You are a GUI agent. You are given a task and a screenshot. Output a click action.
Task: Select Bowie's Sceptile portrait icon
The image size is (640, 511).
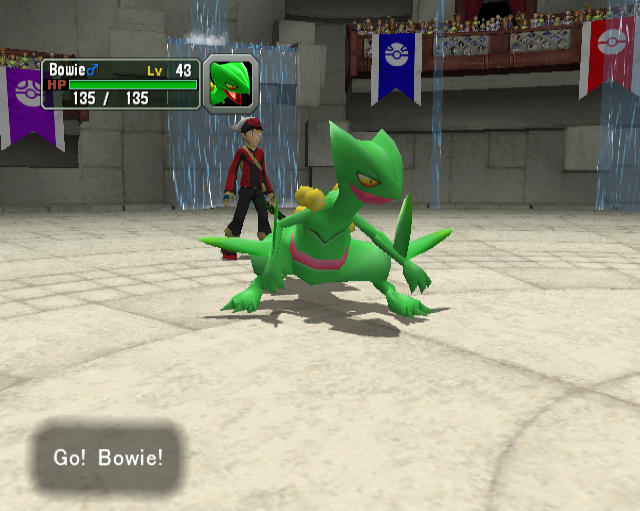point(231,84)
